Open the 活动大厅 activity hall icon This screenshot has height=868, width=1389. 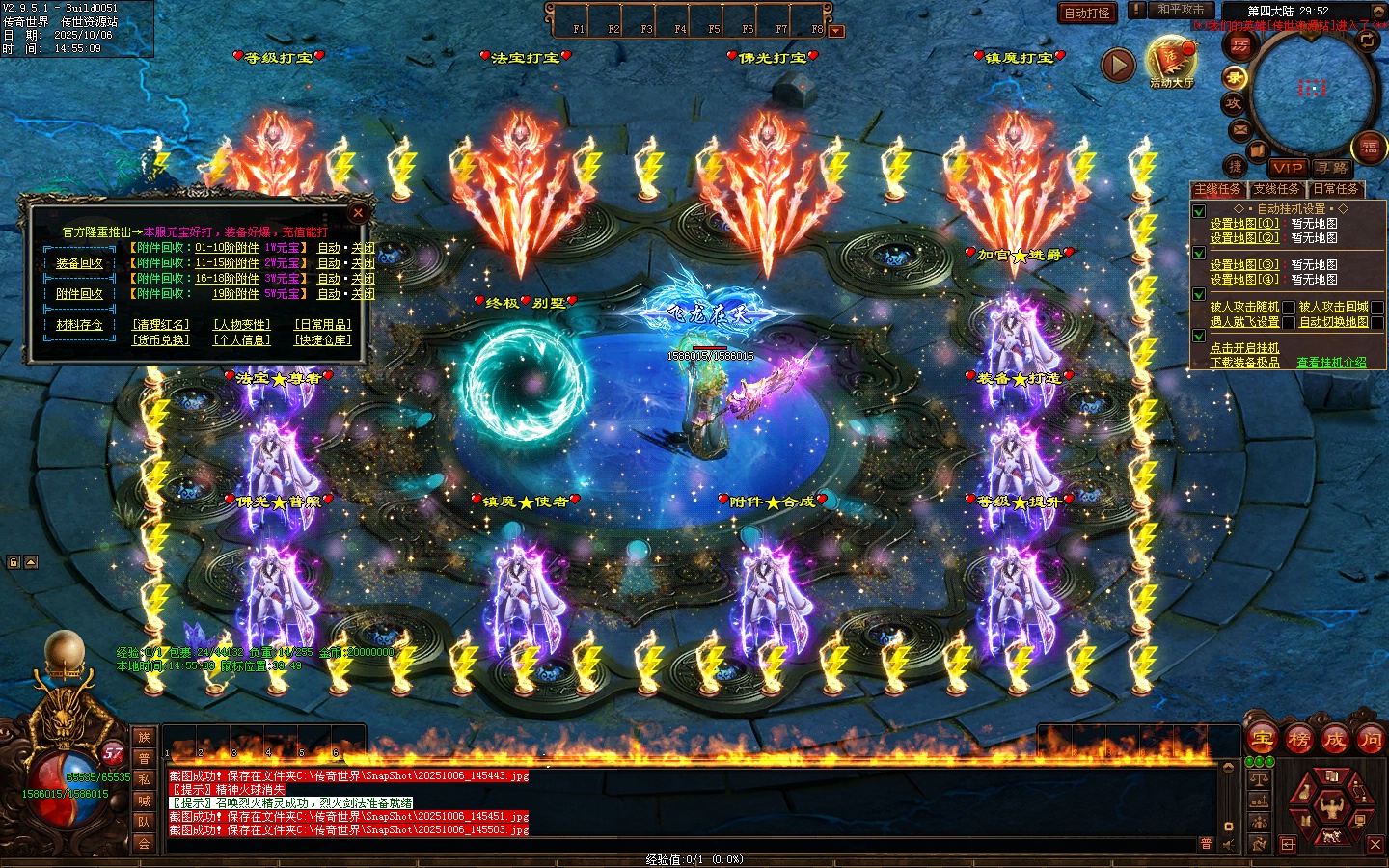coord(1171,63)
